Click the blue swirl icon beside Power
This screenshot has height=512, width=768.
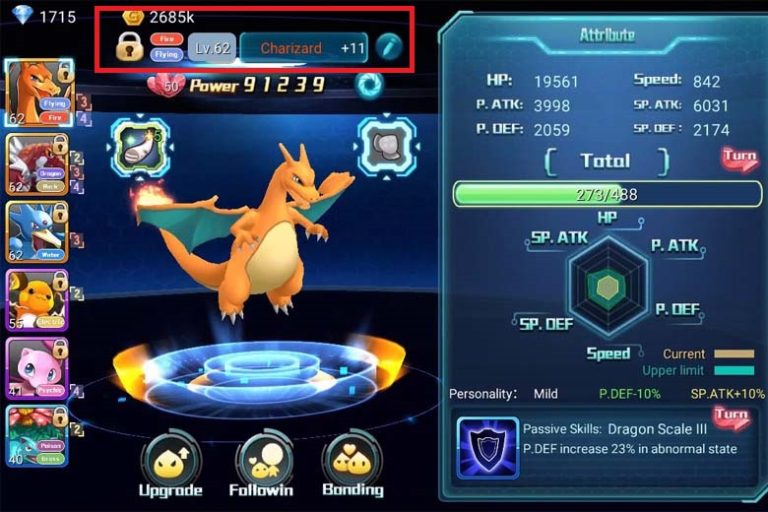point(369,86)
